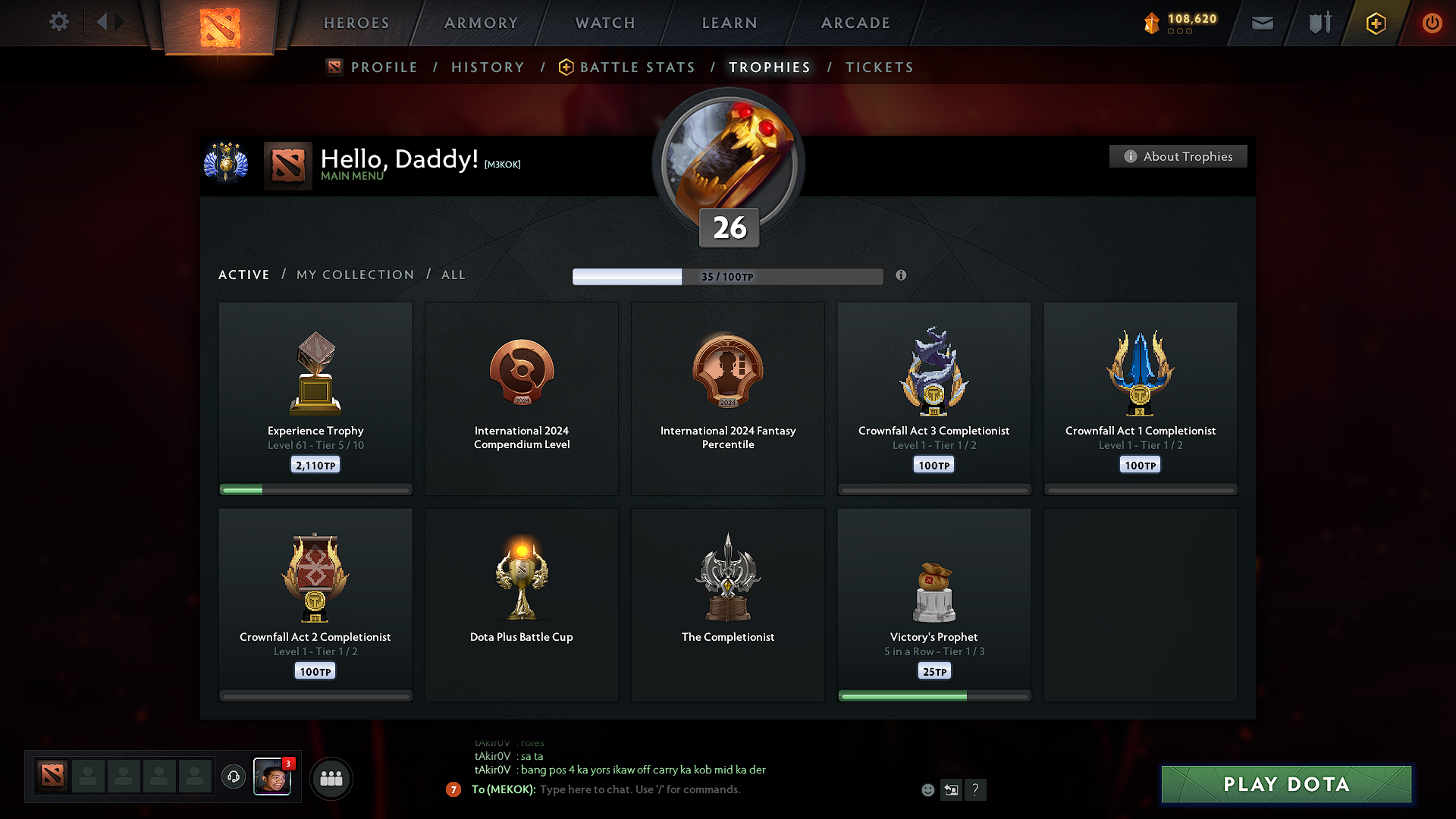This screenshot has width=1456, height=819.
Task: Switch trophy filter to MY COLLECTION
Action: click(x=354, y=275)
